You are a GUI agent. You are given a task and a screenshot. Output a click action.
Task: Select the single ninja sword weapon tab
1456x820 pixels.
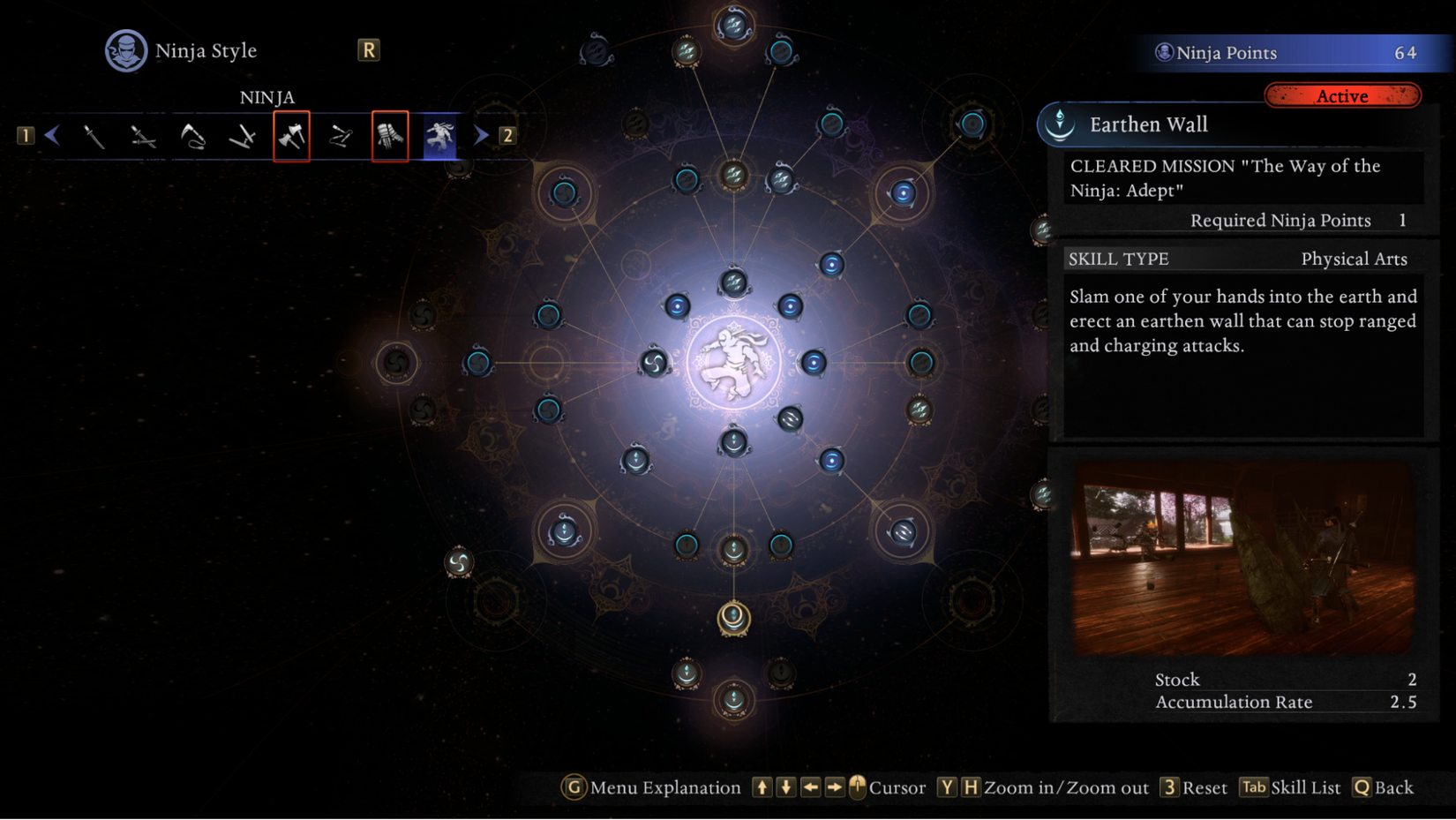[x=94, y=136]
